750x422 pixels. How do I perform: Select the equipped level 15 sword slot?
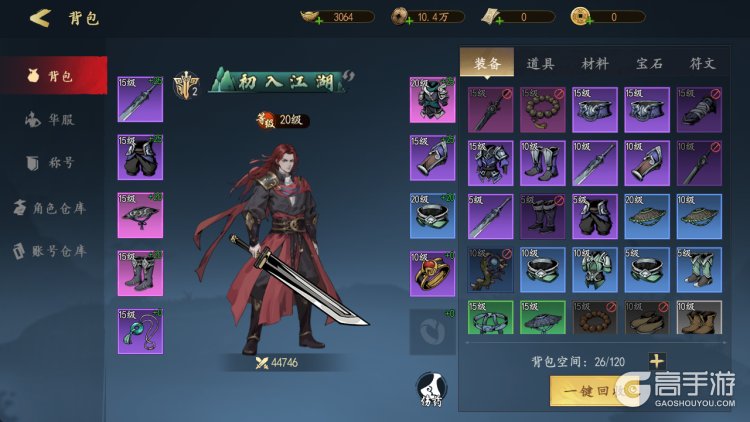tap(140, 99)
